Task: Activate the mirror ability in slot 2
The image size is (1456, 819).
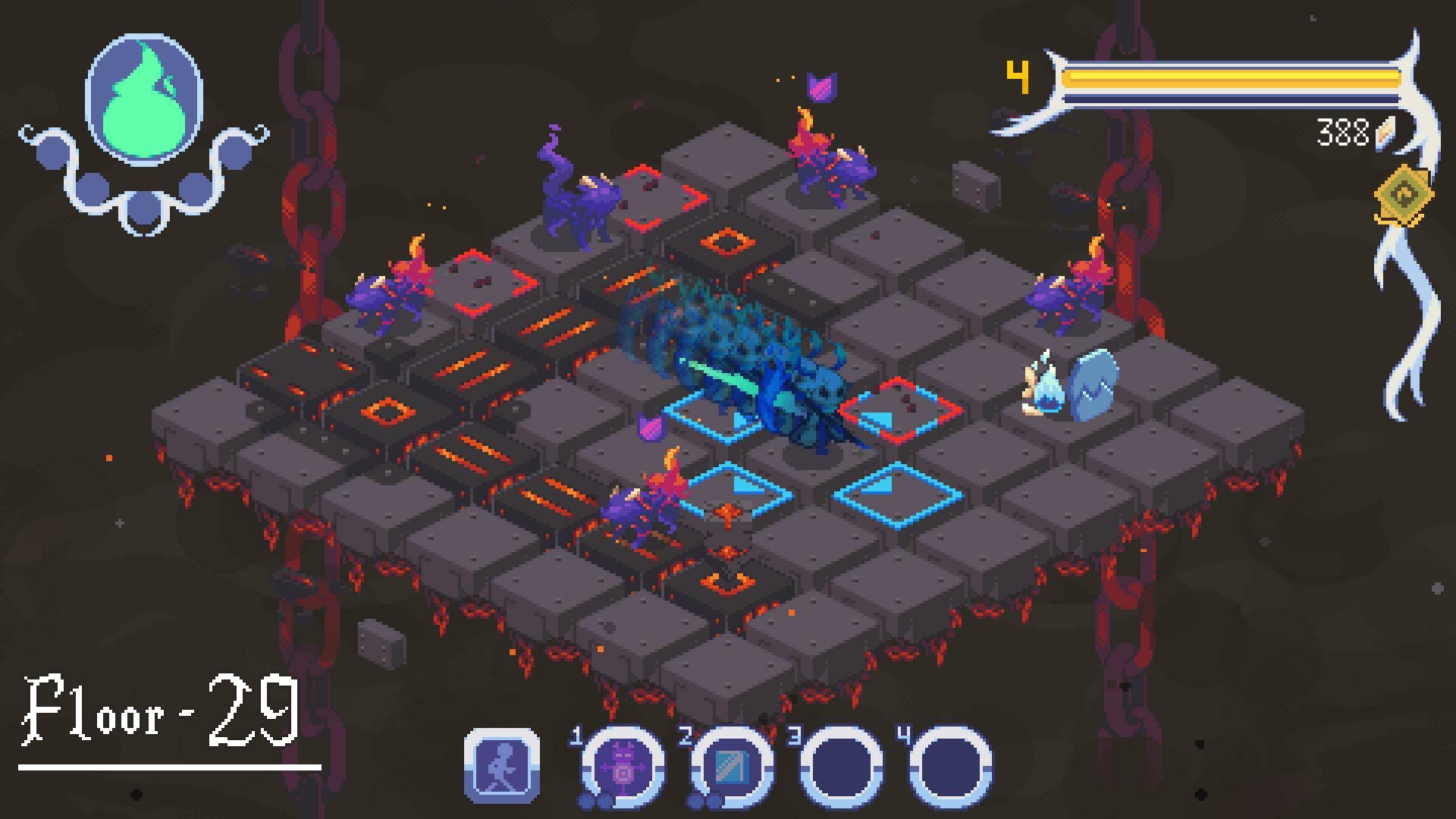Action: tap(728, 764)
